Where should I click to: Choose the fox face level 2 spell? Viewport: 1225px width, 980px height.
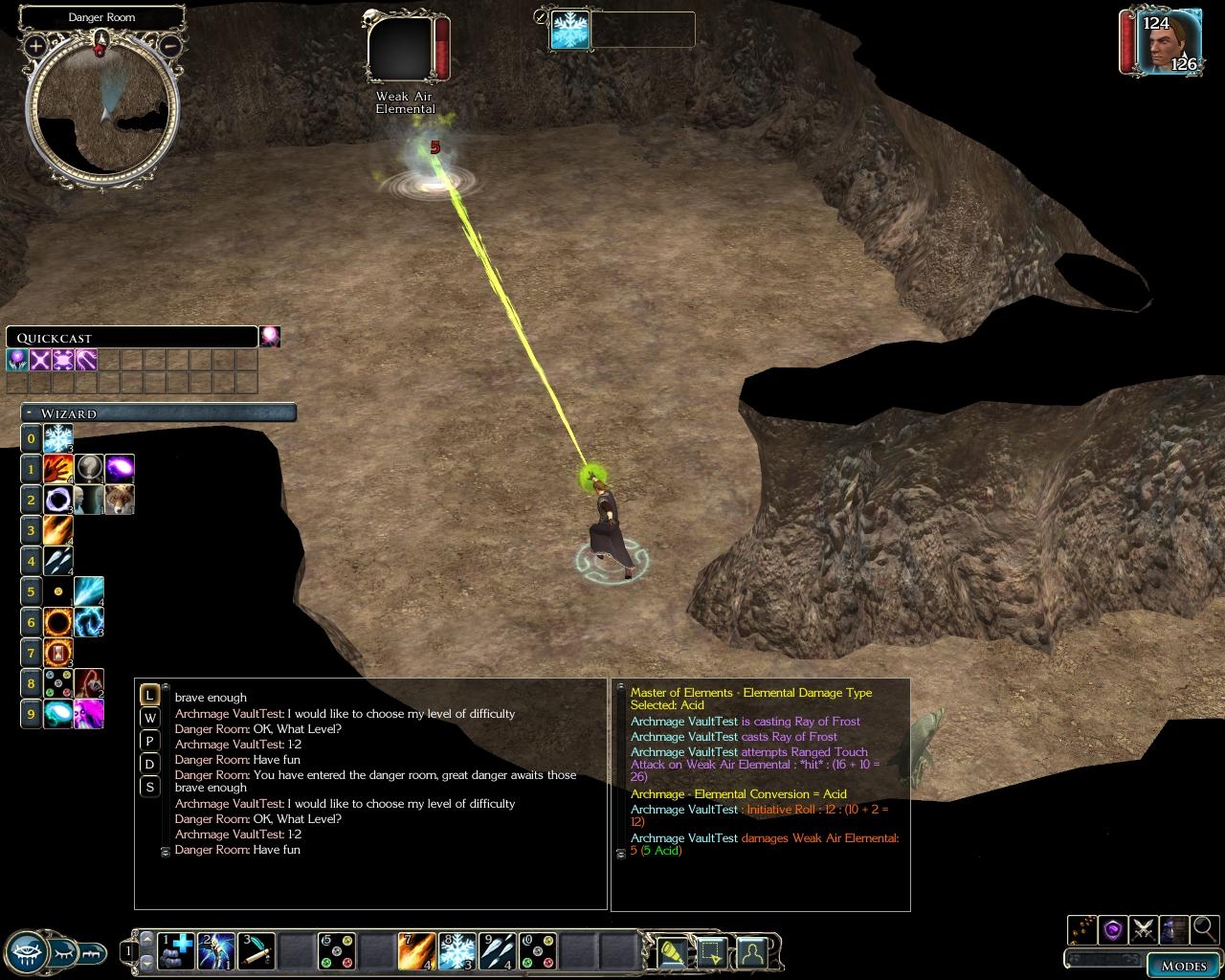[120, 500]
